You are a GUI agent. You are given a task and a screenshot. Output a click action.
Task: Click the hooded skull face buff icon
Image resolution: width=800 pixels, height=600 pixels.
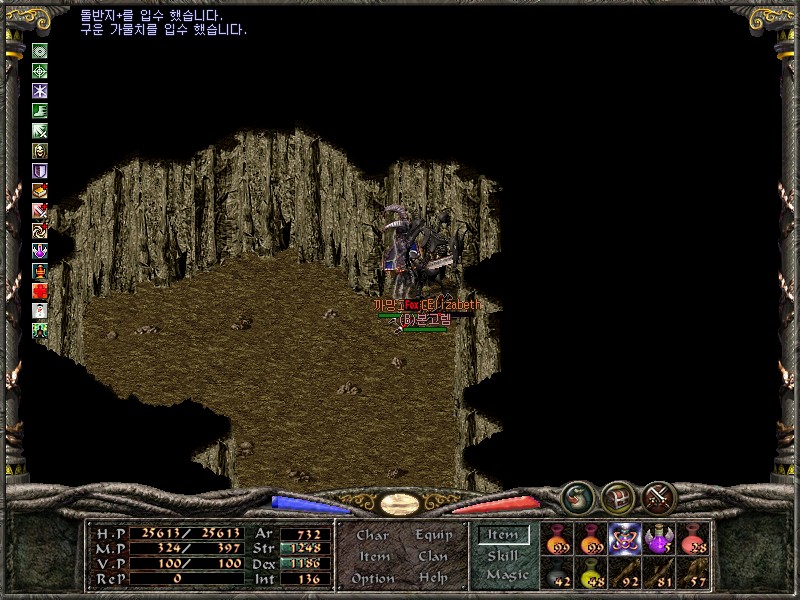point(40,151)
